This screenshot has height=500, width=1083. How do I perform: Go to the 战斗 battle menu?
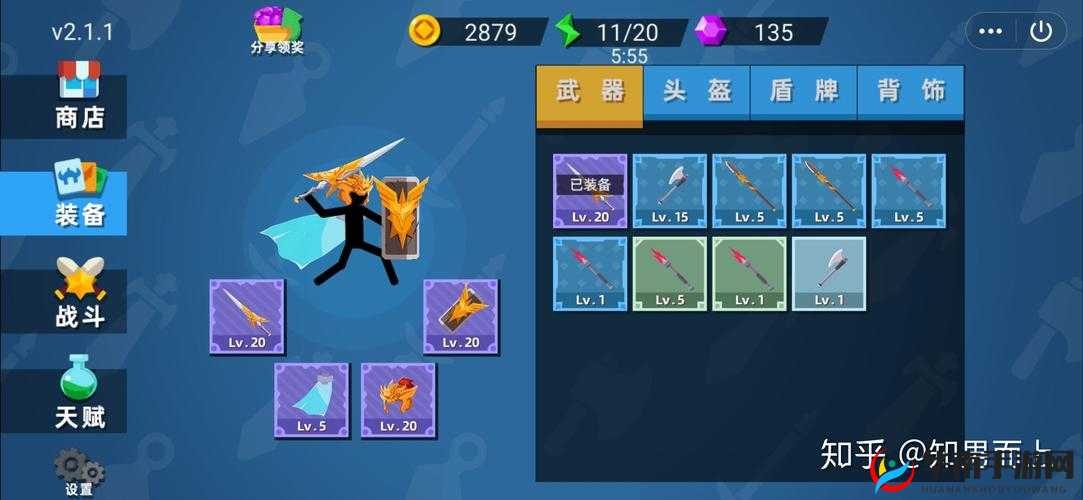(x=78, y=295)
